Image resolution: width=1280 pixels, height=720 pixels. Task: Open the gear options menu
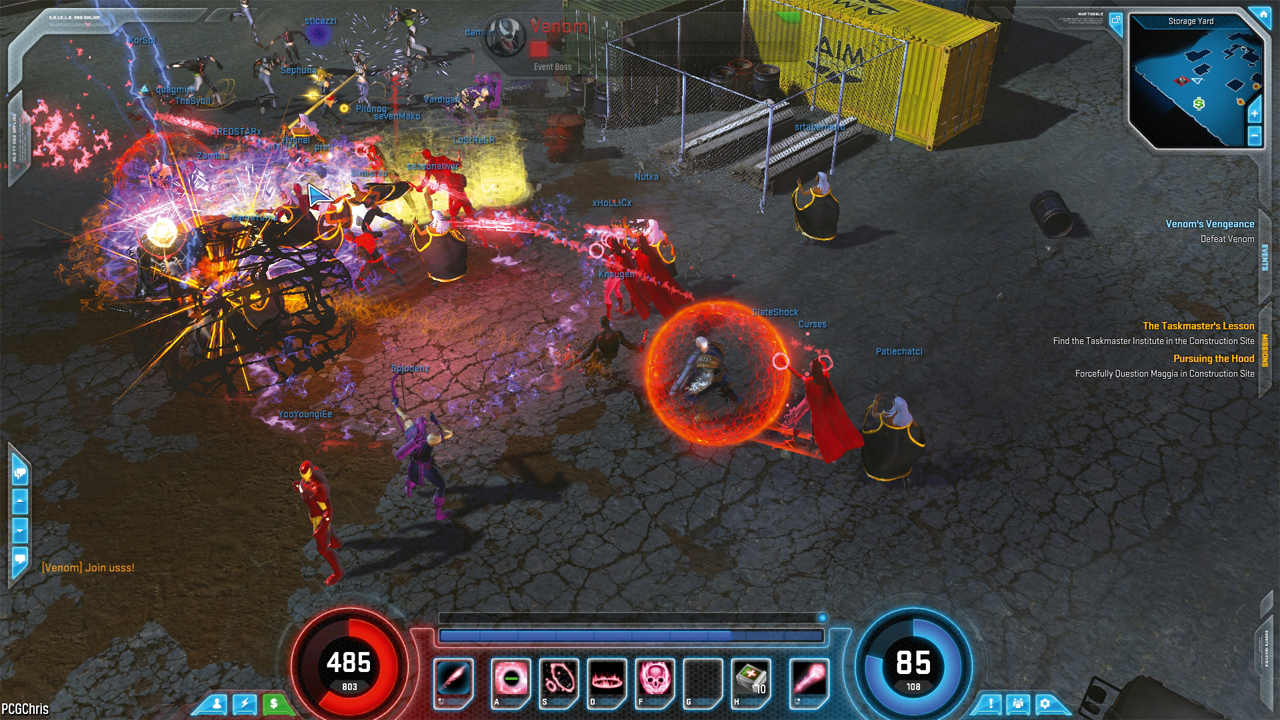pyautogui.click(x=1047, y=704)
